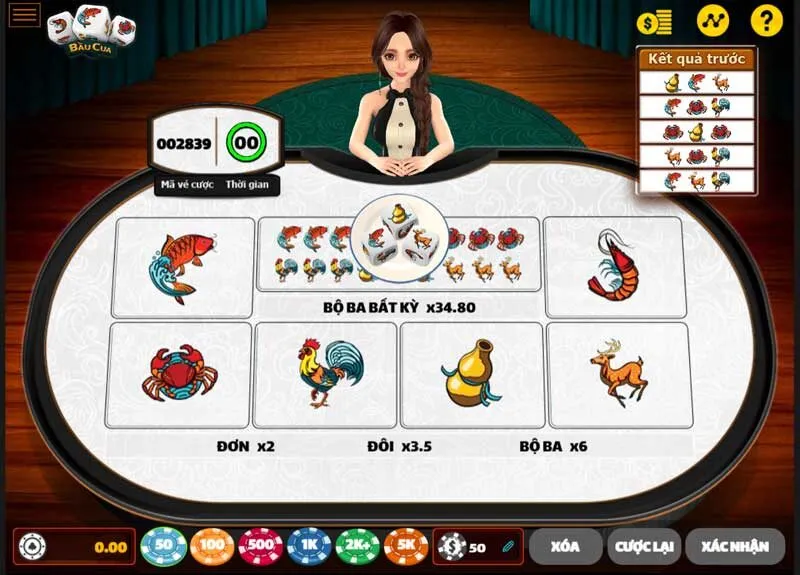This screenshot has width=800, height=575.
Task: Select the 2K chip
Action: [x=357, y=546]
